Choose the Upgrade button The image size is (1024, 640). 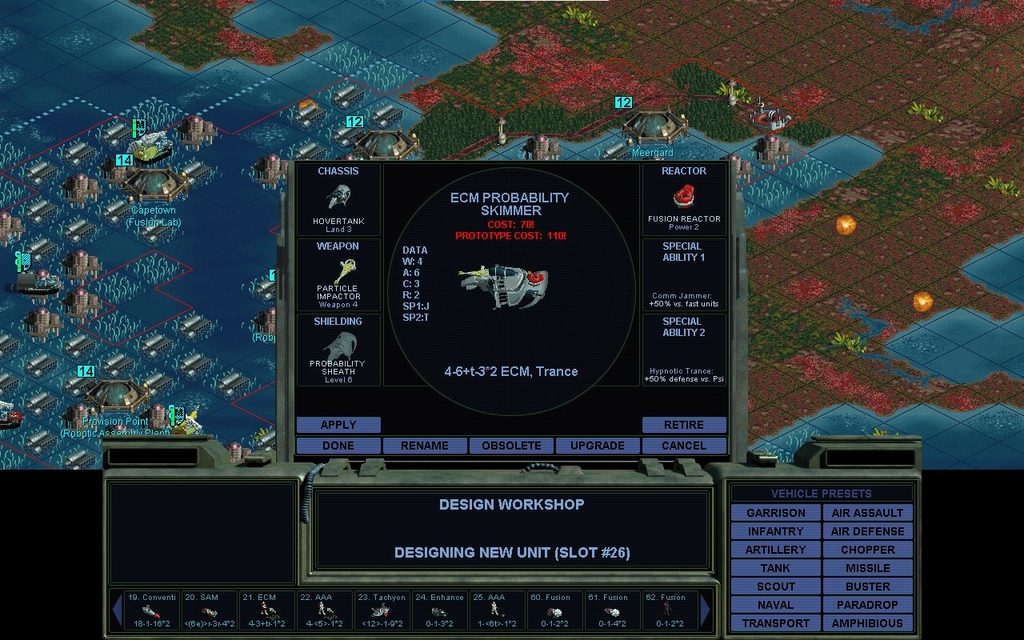(597, 446)
